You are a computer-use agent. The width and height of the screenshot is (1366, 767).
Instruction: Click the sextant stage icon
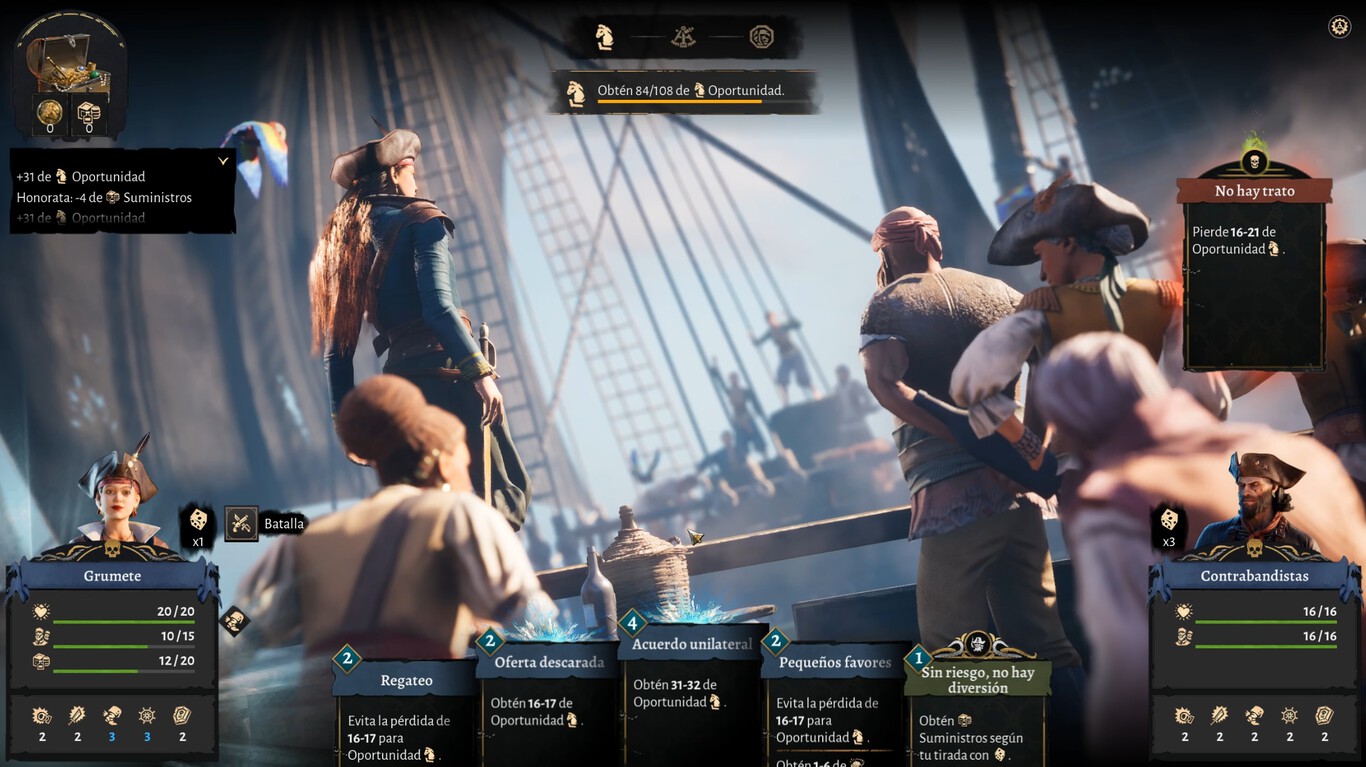[684, 37]
